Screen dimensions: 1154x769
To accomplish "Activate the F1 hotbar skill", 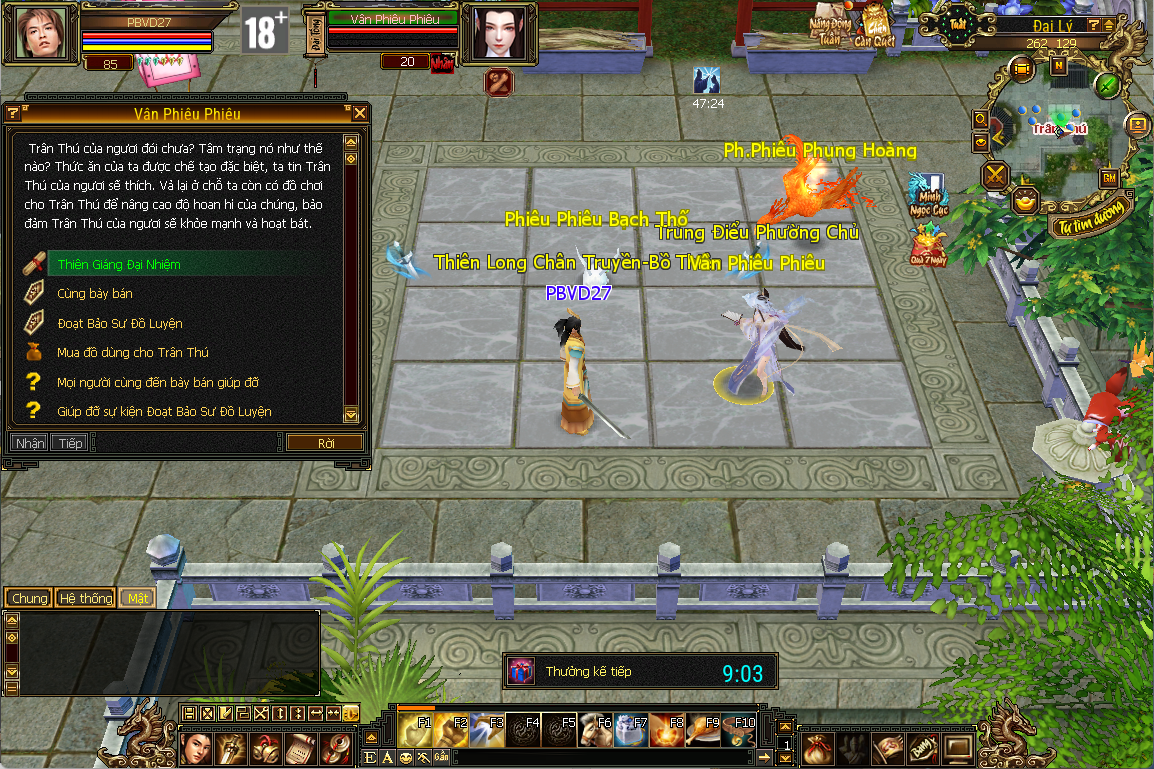I will click(x=415, y=731).
